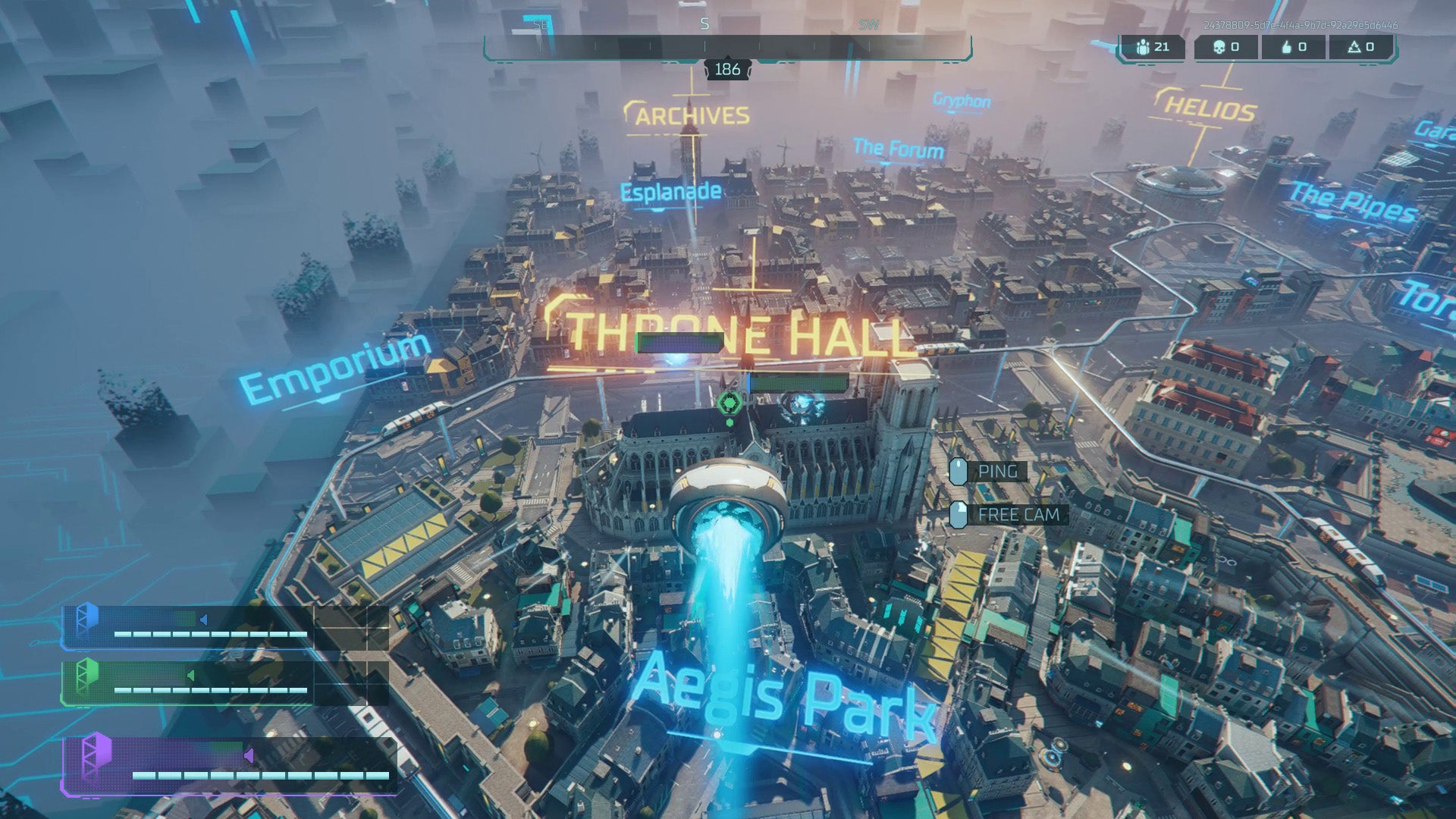Click the green teammate's hexagon portrait icon
The width and height of the screenshot is (1456, 819).
tap(87, 676)
